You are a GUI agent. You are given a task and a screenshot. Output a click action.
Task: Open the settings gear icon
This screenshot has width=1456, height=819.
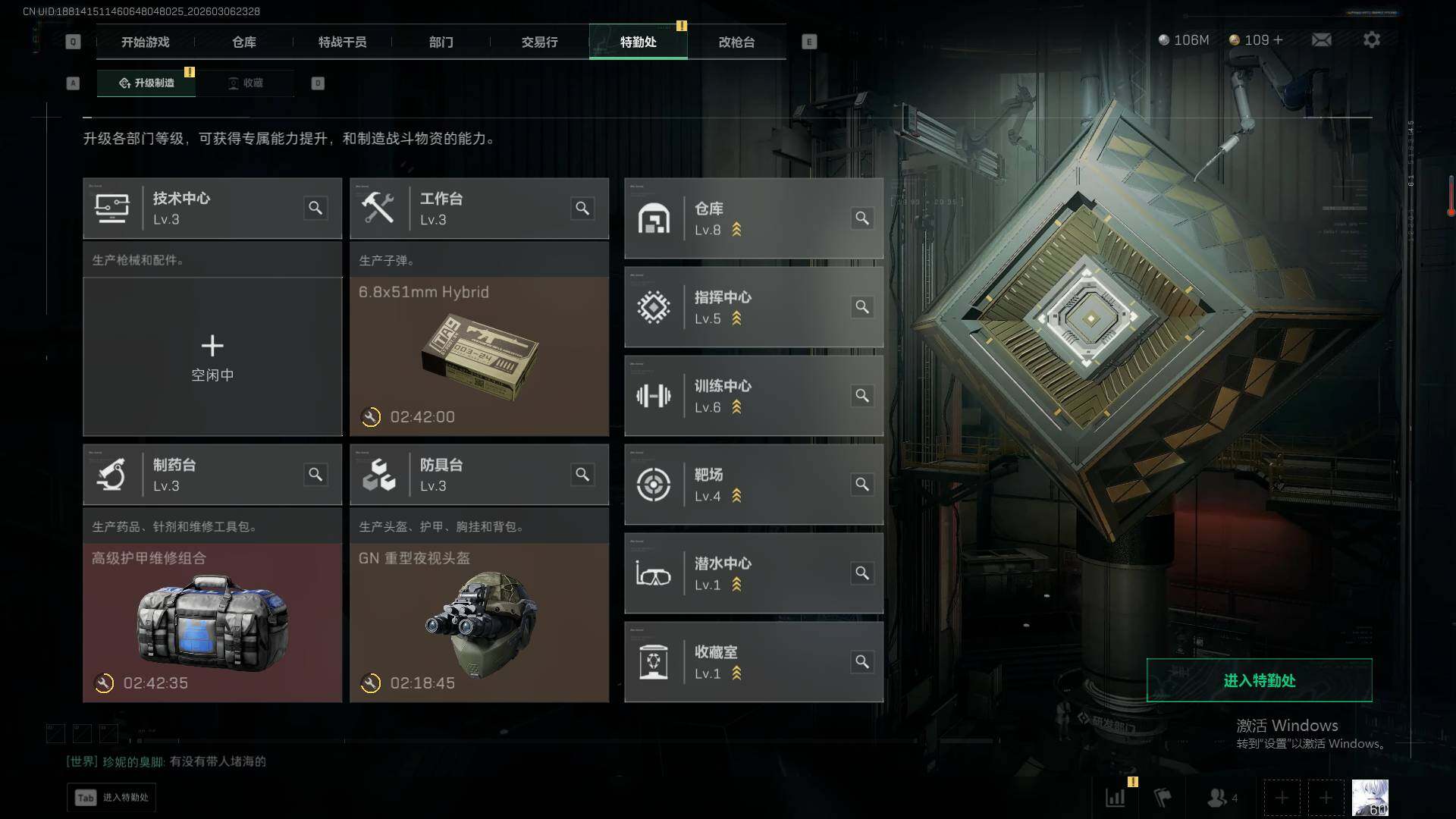[1371, 39]
